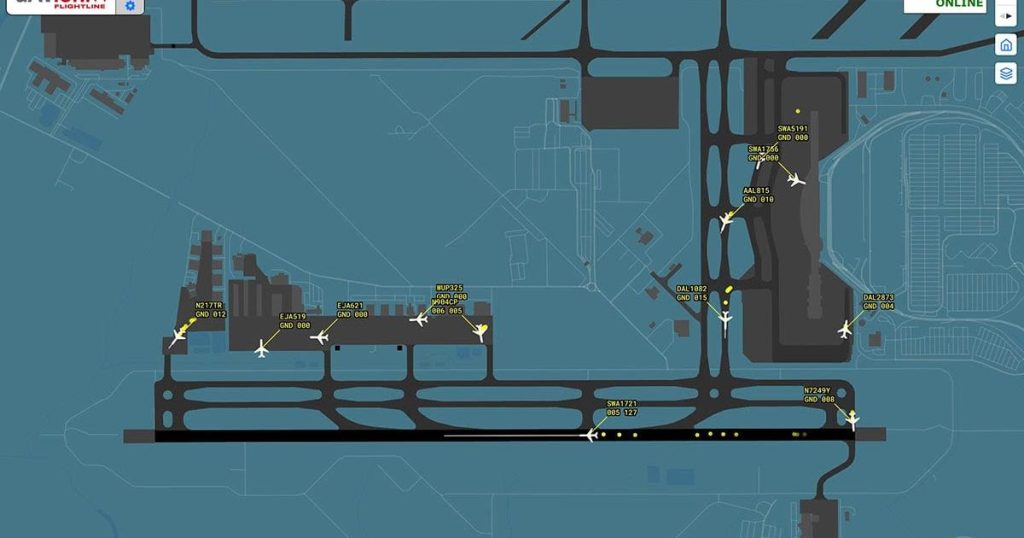
Task: Select the AAL815 aircraft icon
Action: tap(727, 221)
